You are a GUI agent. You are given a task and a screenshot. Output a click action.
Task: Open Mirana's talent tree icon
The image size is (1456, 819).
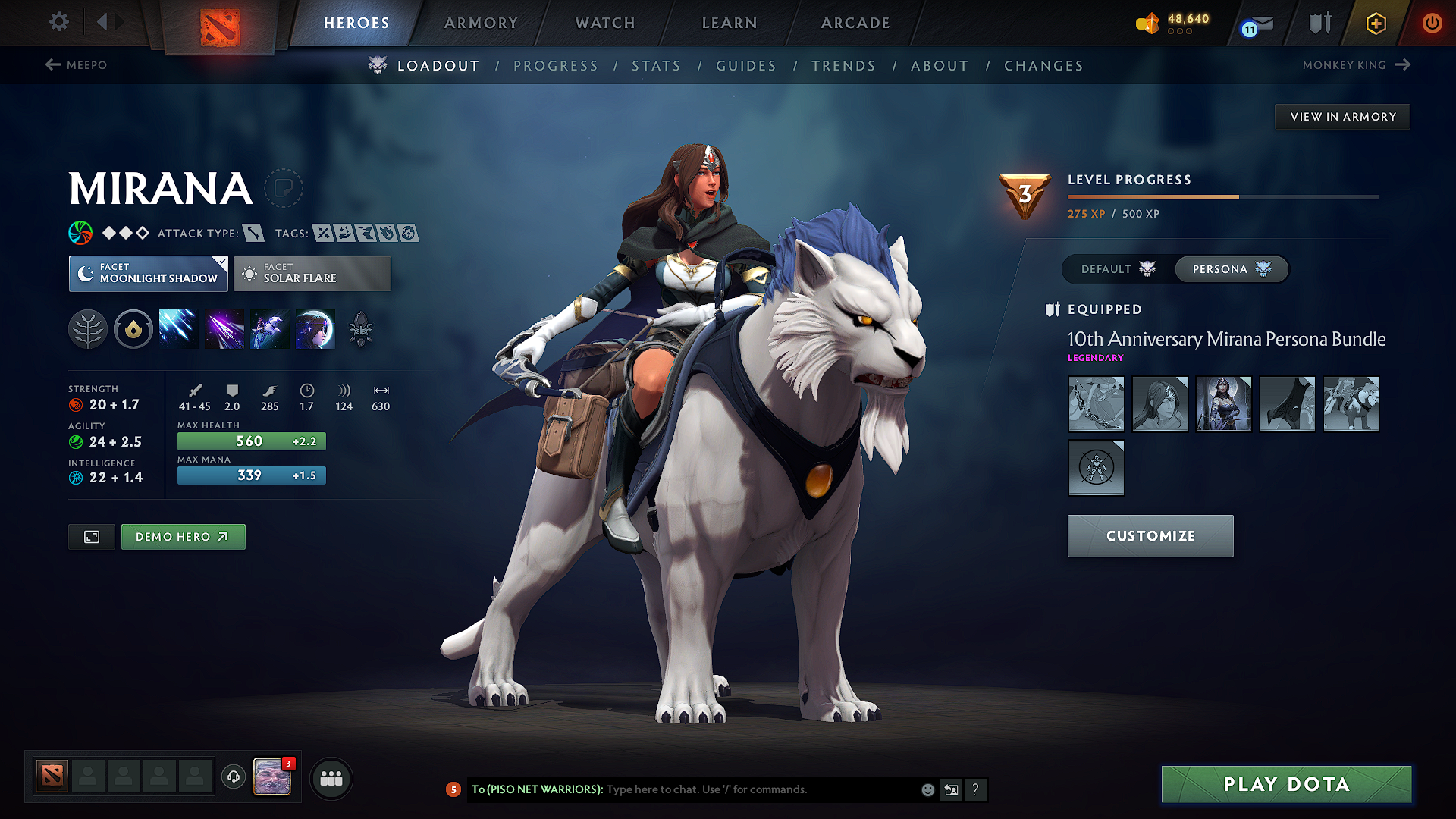(88, 328)
